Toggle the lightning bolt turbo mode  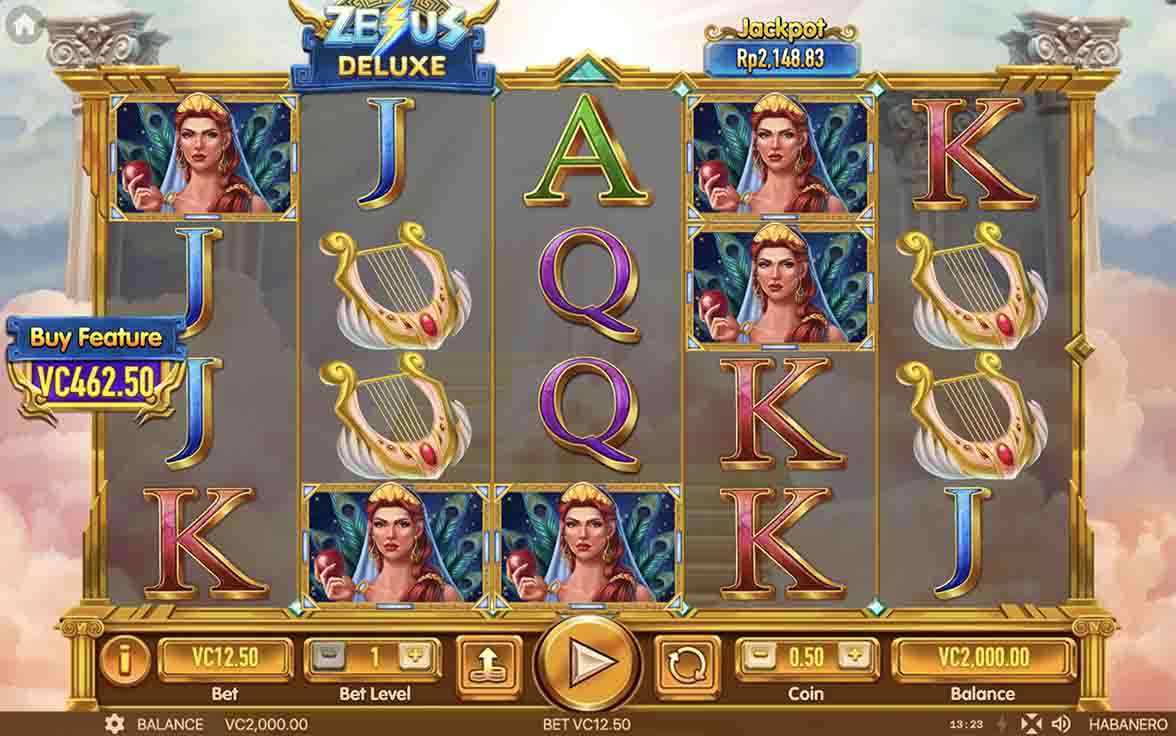click(1002, 724)
